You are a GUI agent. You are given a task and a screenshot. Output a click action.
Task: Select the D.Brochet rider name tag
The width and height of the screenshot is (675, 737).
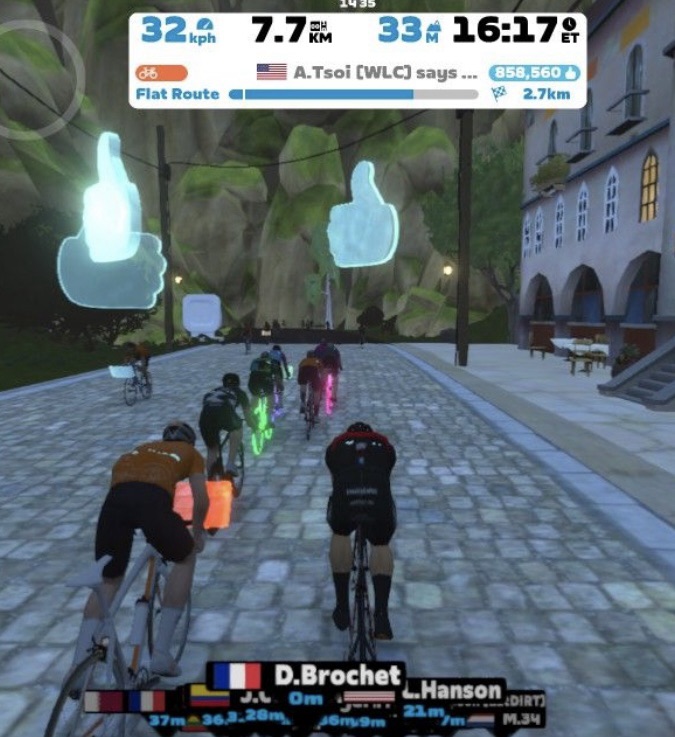(x=307, y=675)
